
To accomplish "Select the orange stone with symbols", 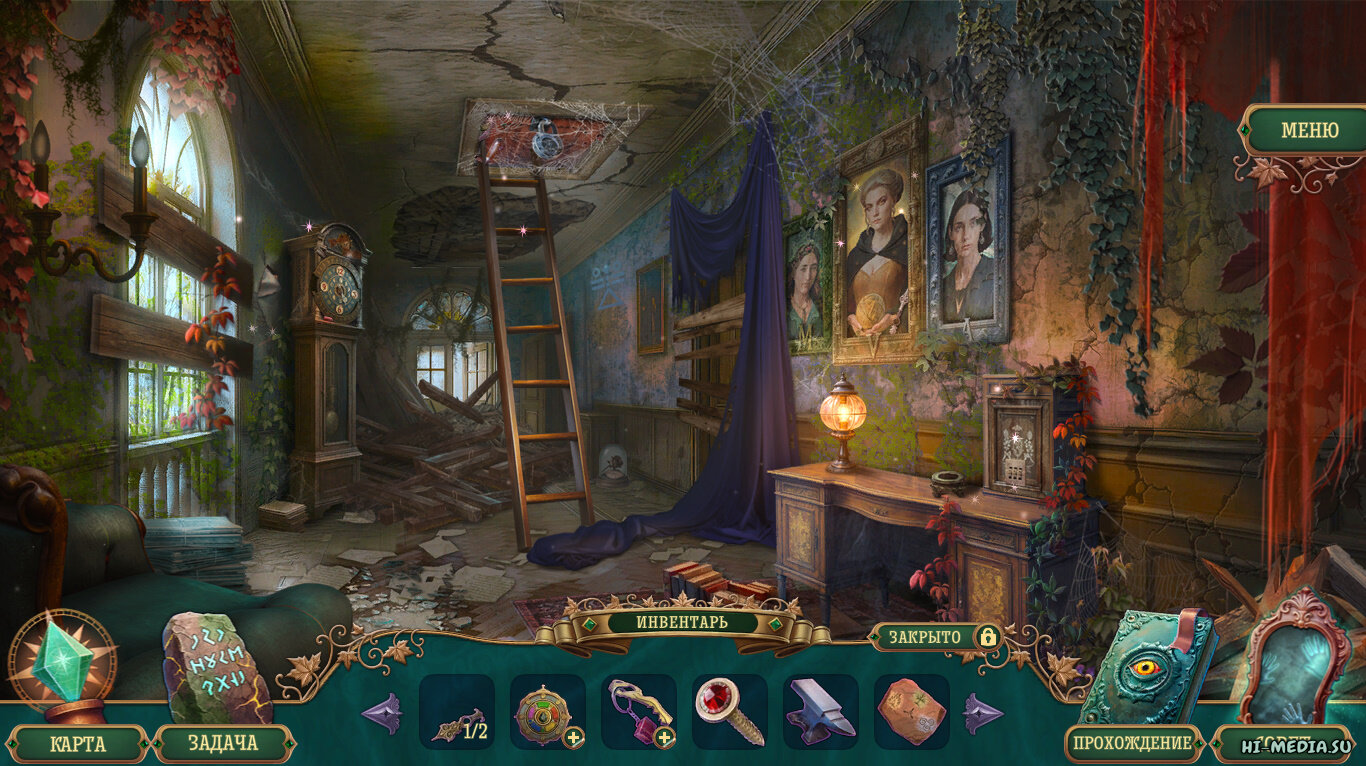I will pos(911,711).
